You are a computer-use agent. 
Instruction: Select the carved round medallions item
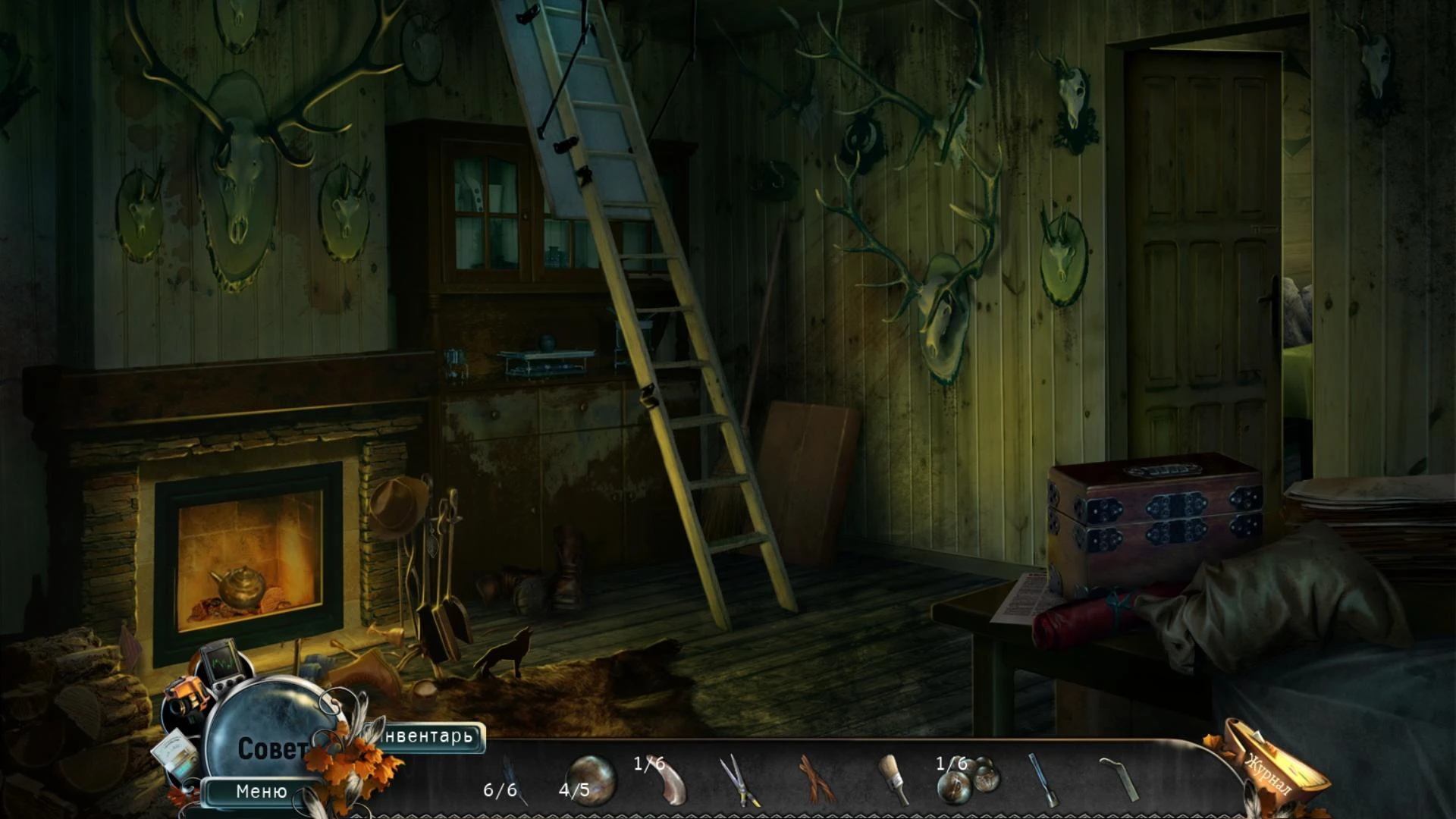pos(968,780)
